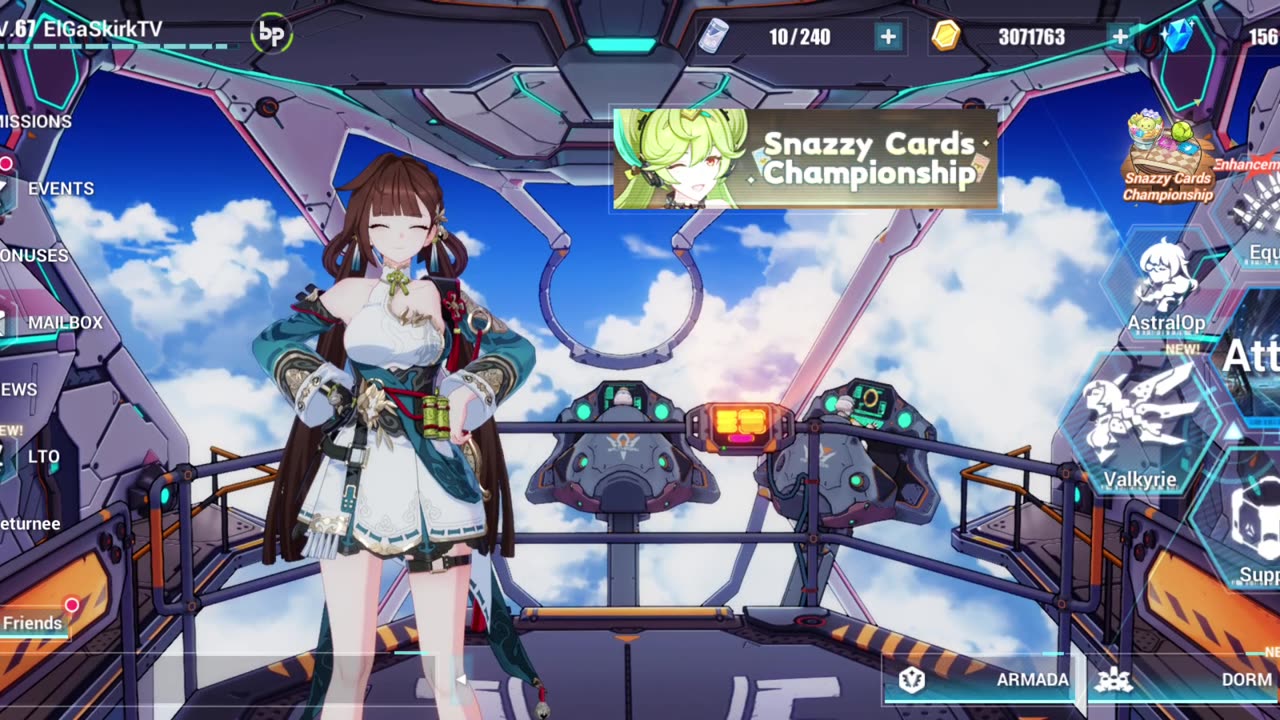Add stamina with the plus button

888,37
